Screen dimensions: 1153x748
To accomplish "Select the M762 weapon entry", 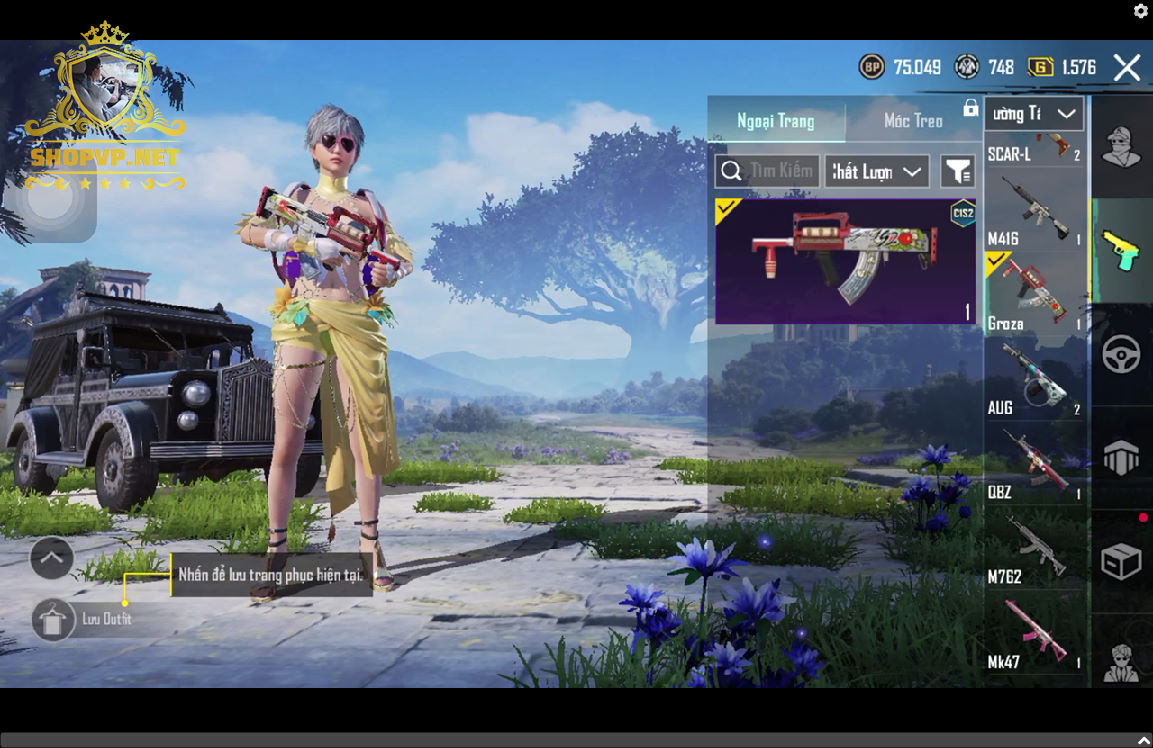I will point(1034,548).
